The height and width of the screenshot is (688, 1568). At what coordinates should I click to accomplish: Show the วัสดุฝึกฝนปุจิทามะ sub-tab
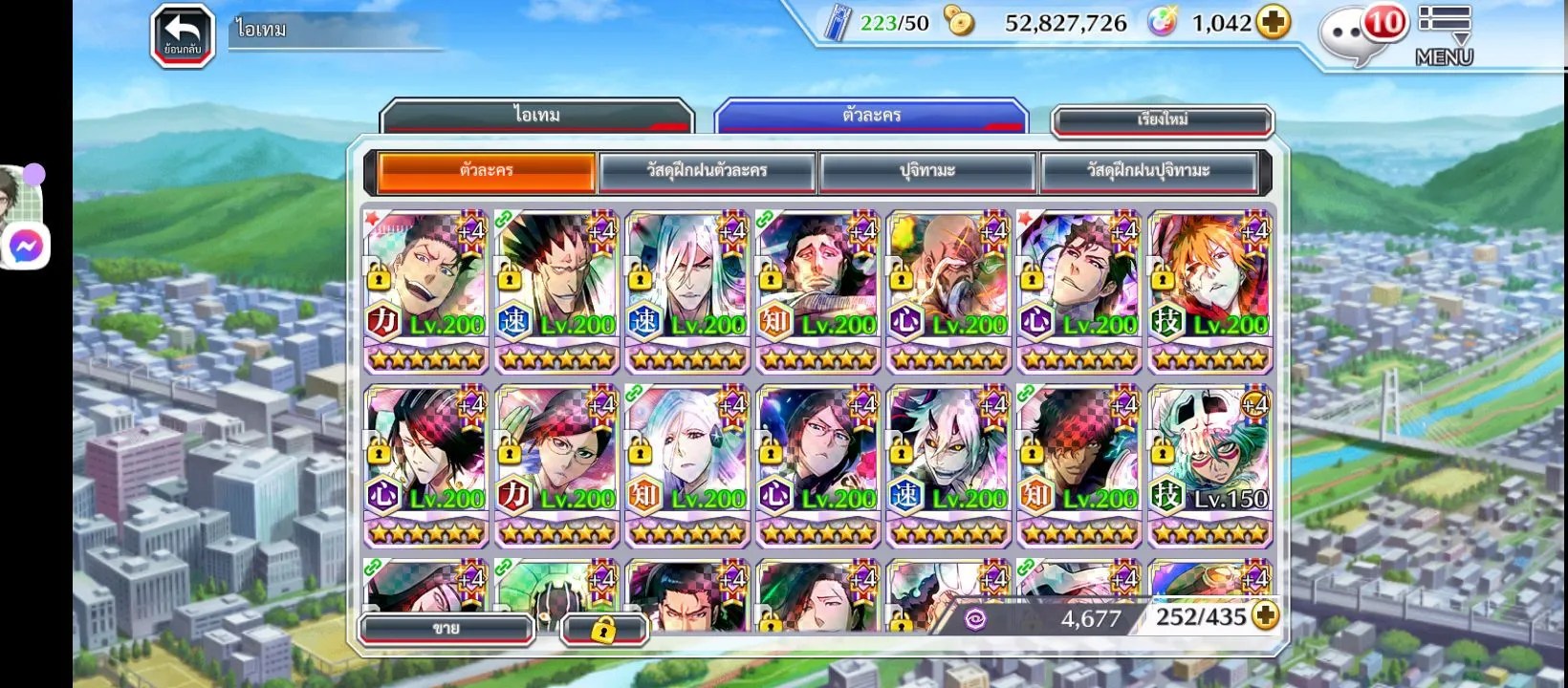tap(1148, 171)
